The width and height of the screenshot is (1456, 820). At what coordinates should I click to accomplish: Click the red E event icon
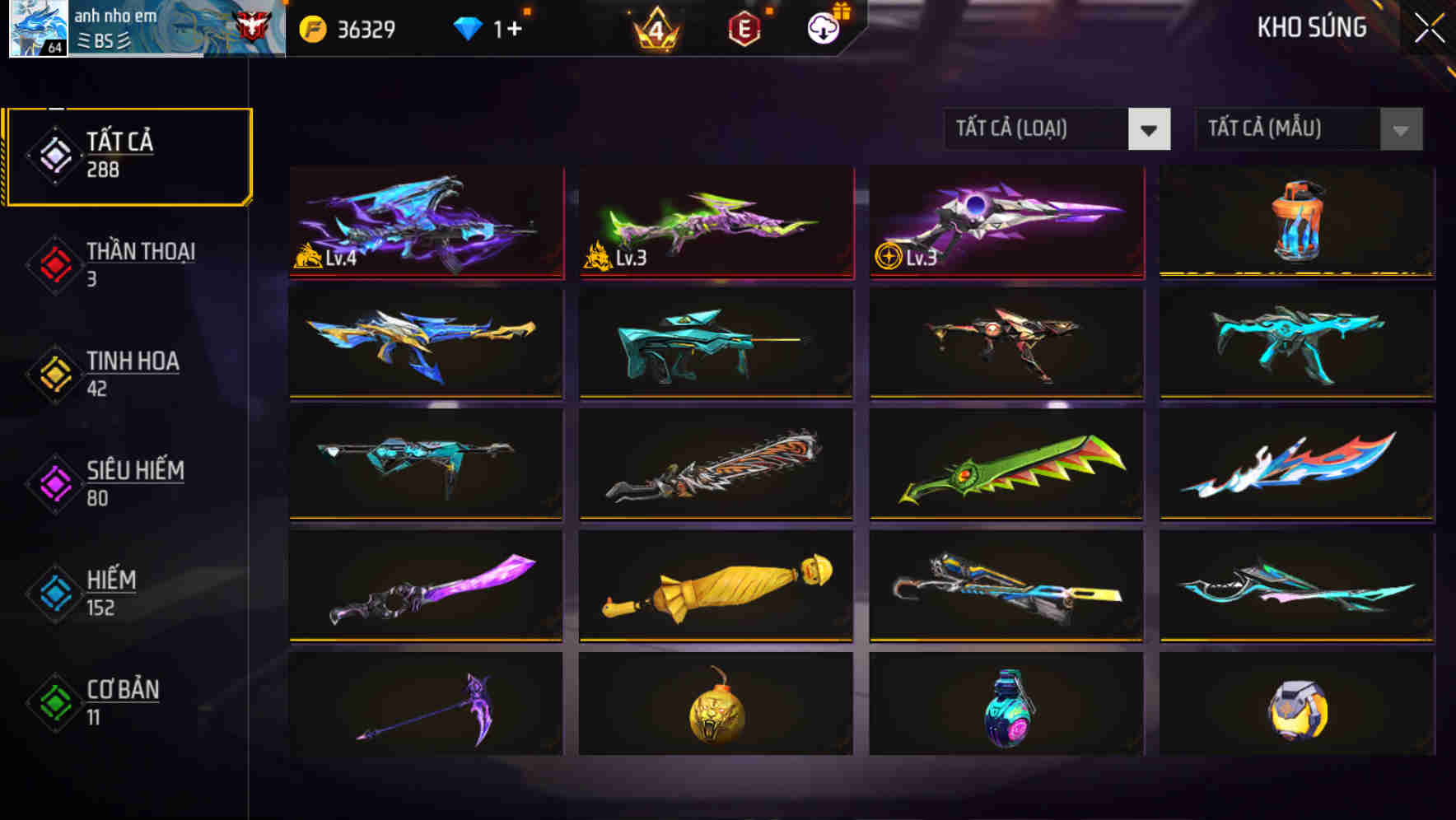746,26
